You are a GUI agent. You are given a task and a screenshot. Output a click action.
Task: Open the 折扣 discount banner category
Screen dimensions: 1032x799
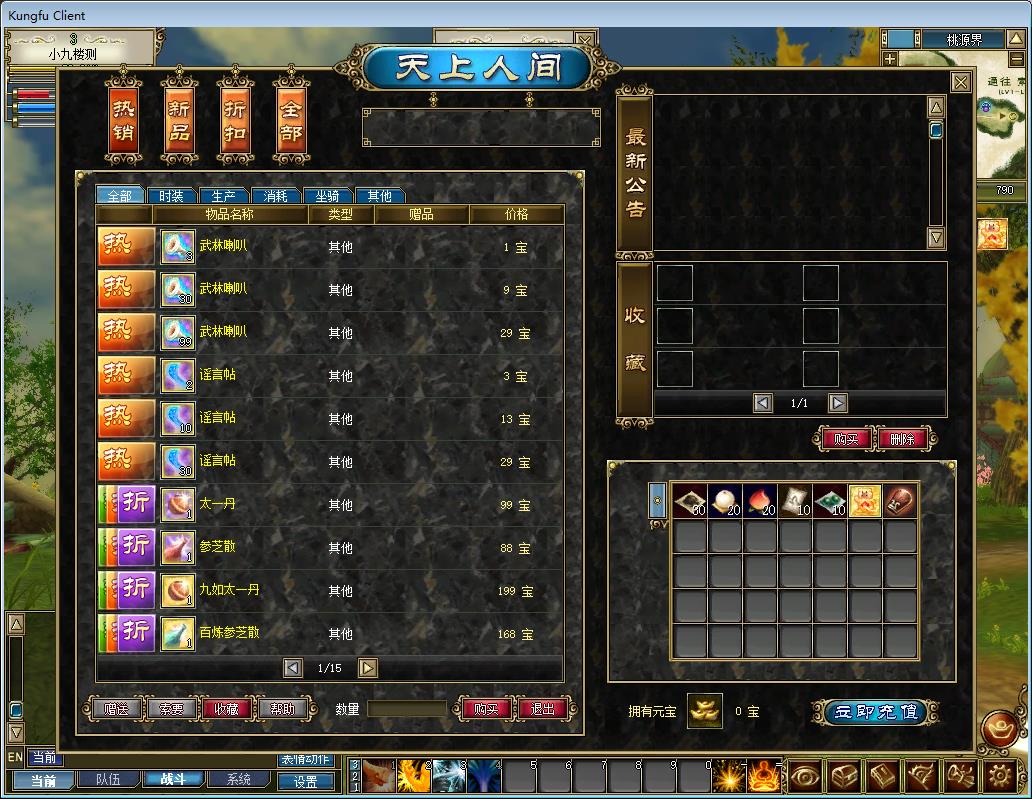point(235,120)
